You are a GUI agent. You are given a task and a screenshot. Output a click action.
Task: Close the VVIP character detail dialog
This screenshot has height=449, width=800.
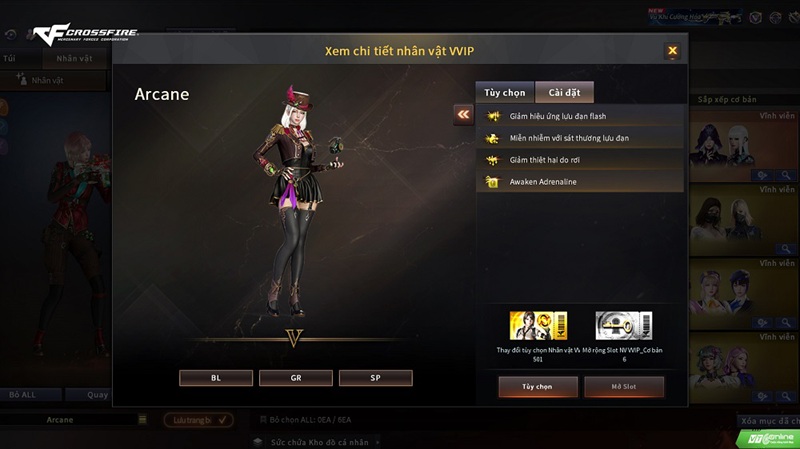pyautogui.click(x=672, y=50)
